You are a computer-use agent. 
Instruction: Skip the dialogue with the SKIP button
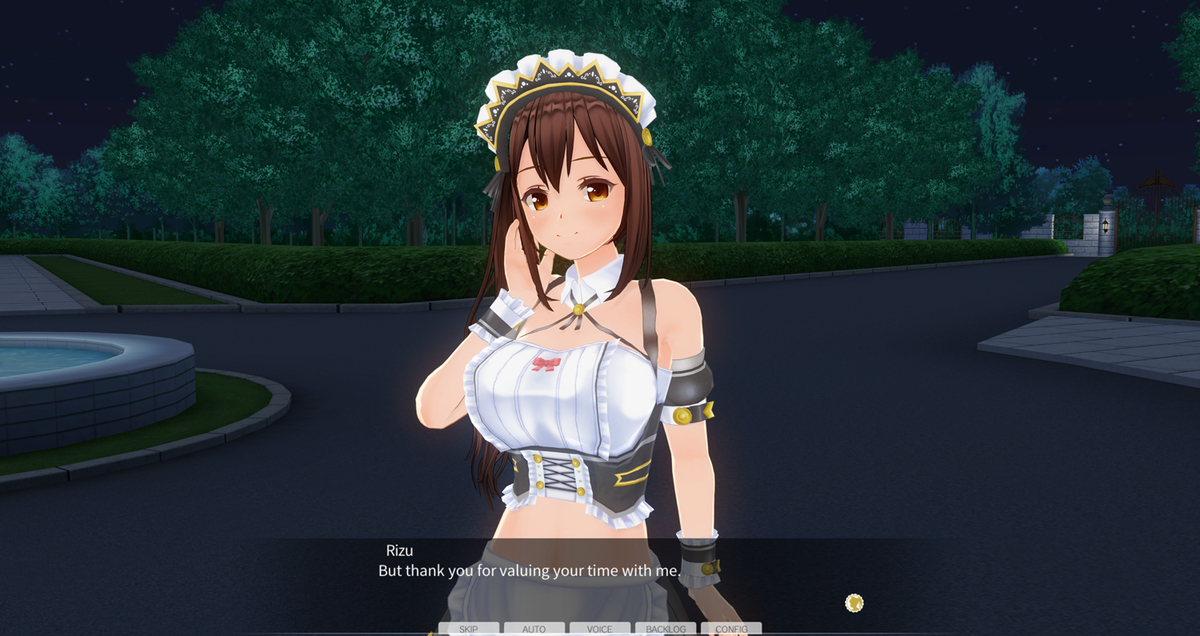(468, 629)
